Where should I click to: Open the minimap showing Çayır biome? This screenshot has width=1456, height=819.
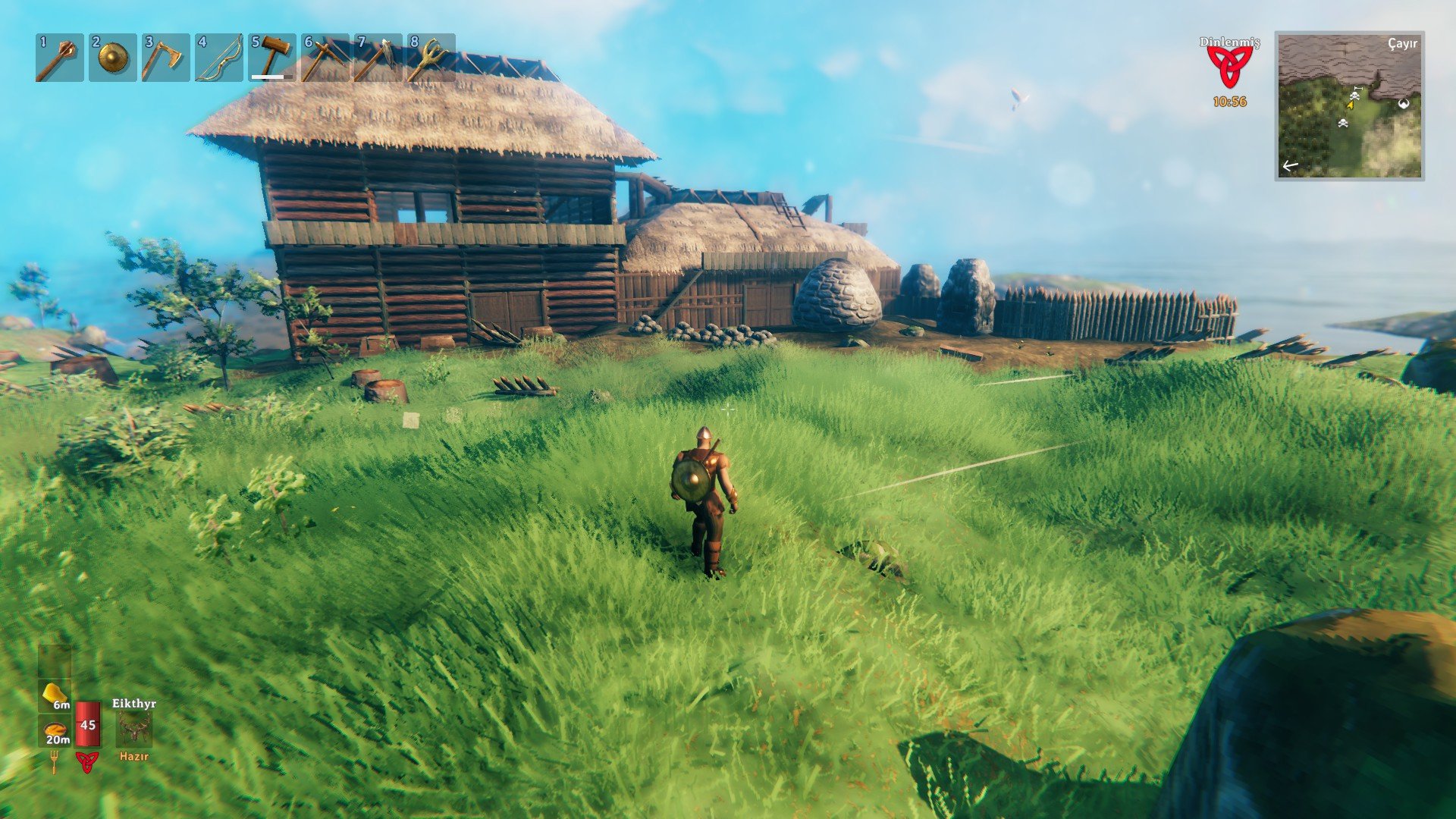coord(1349,105)
